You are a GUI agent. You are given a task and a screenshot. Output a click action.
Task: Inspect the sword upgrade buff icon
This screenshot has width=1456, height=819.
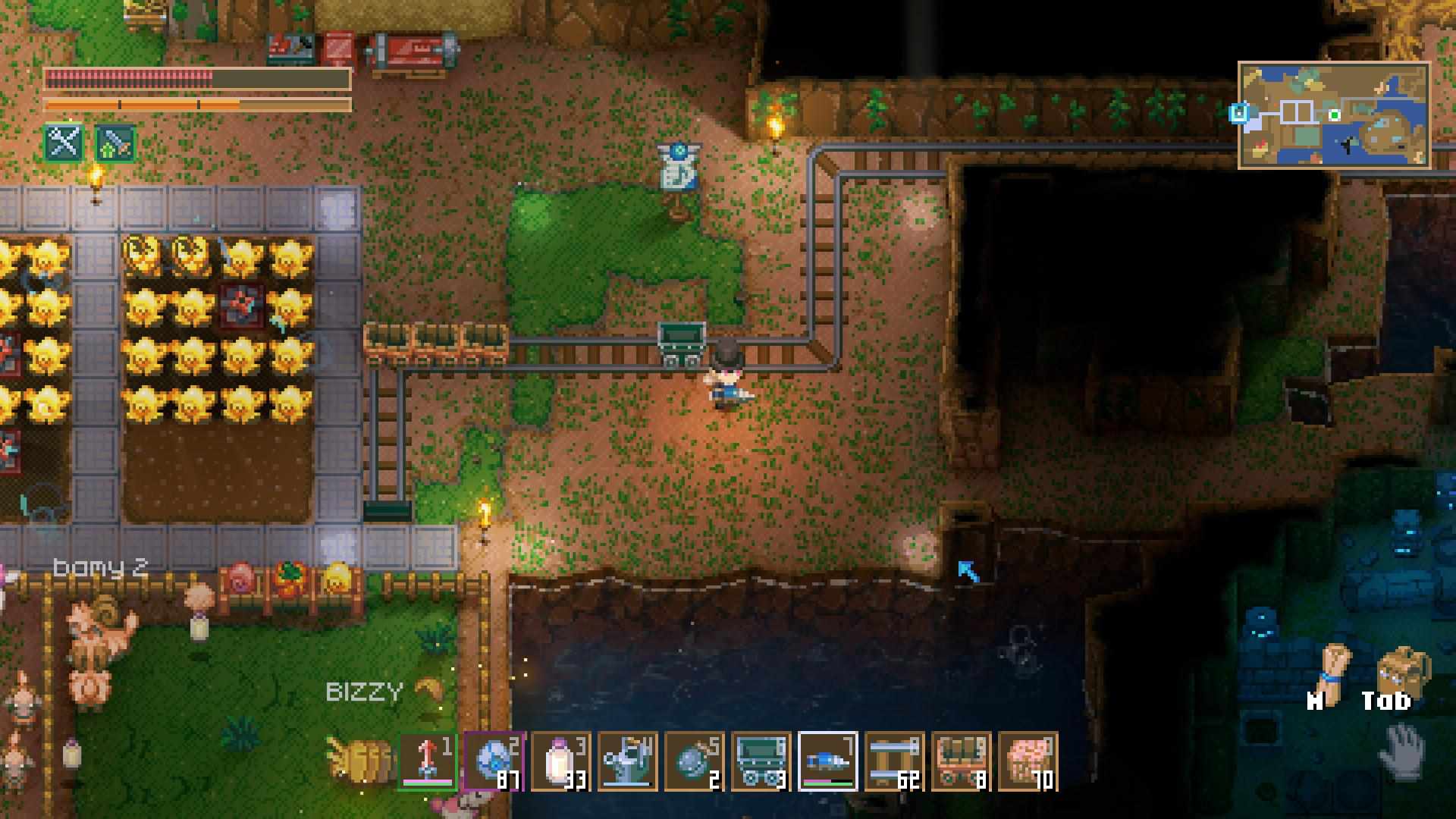coord(115,142)
